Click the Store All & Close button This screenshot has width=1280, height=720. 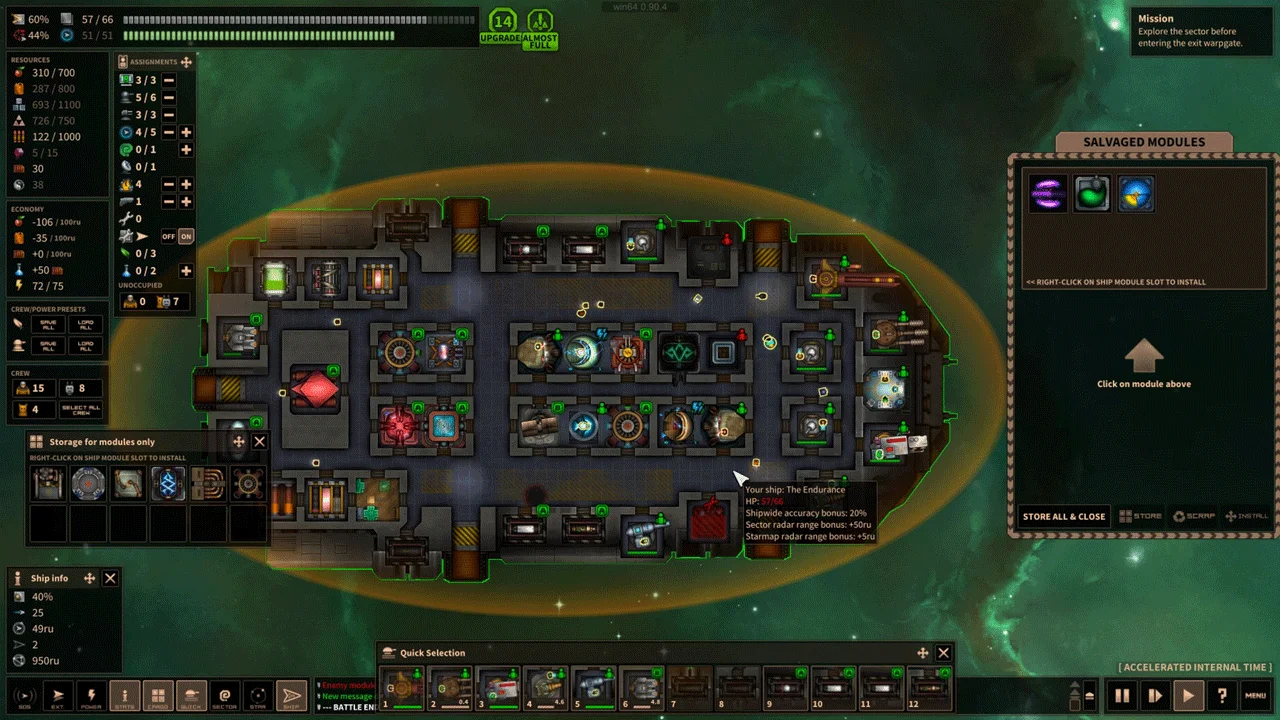[x=1064, y=516]
